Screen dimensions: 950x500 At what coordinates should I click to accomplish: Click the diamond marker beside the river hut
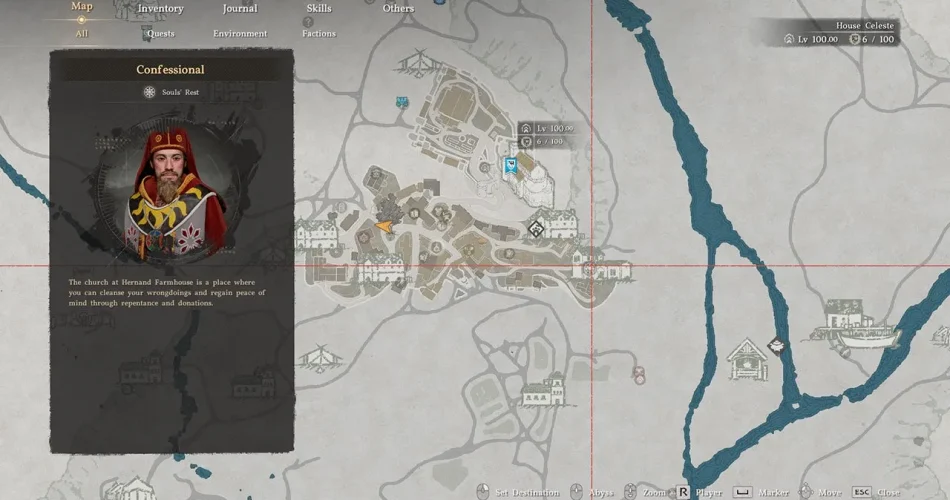pos(773,346)
